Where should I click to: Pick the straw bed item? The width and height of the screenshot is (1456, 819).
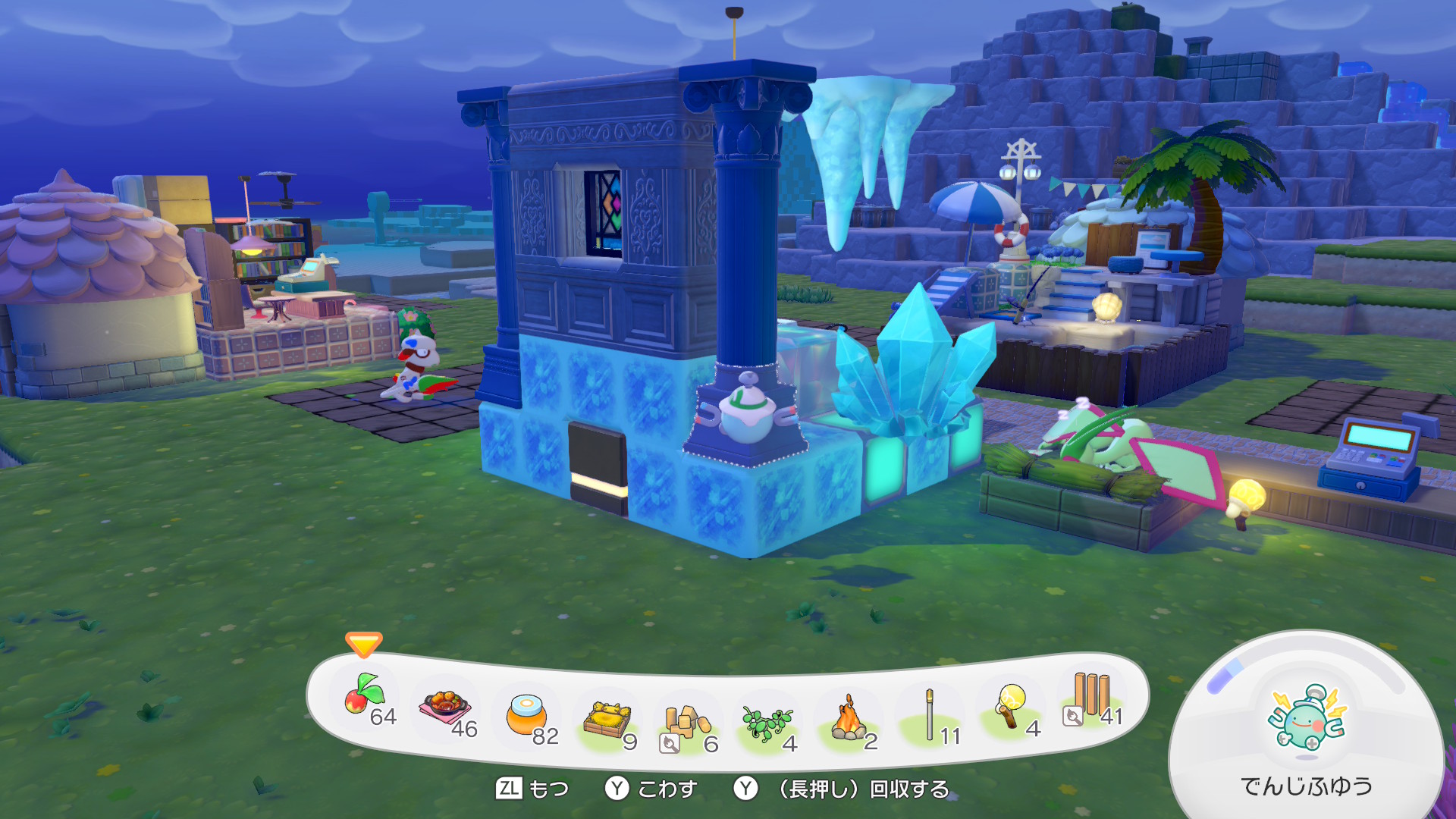point(607,719)
